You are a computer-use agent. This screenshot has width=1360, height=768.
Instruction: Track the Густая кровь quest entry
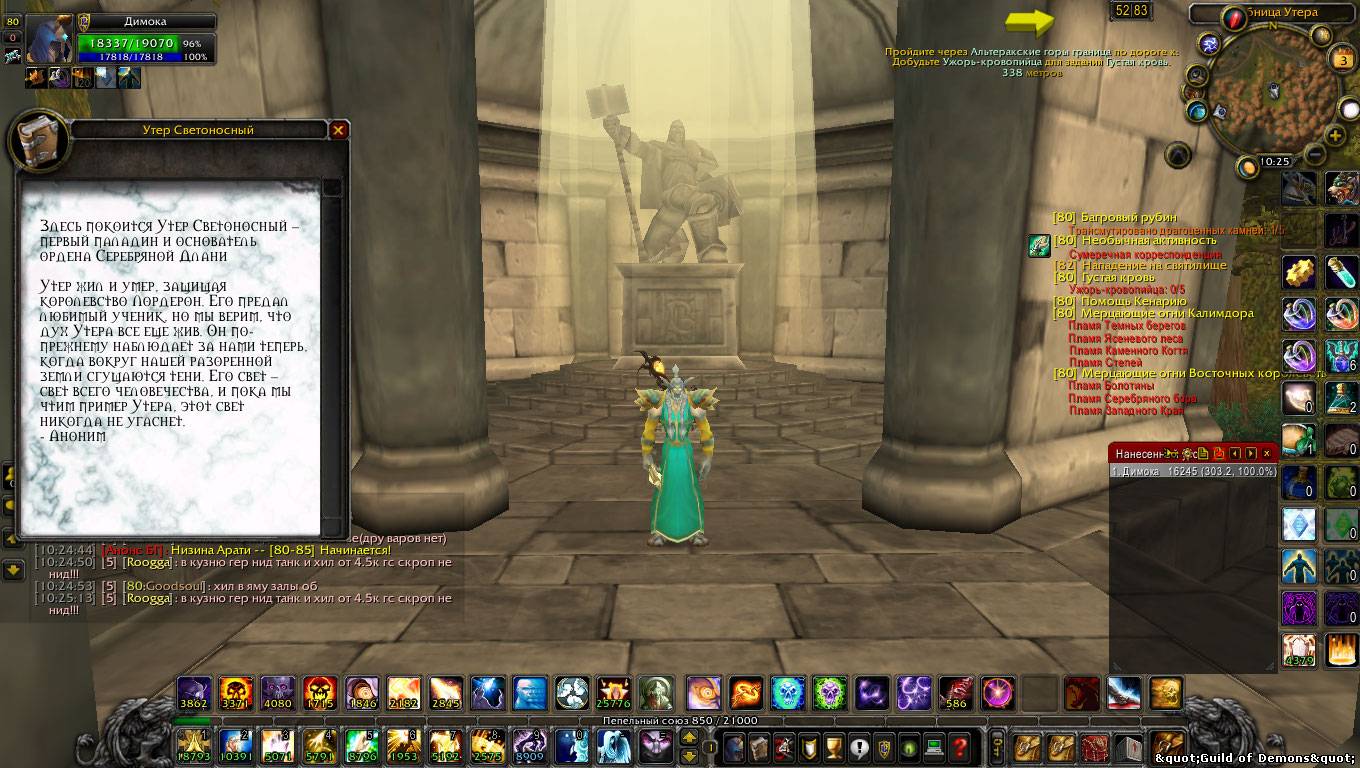click(1117, 277)
